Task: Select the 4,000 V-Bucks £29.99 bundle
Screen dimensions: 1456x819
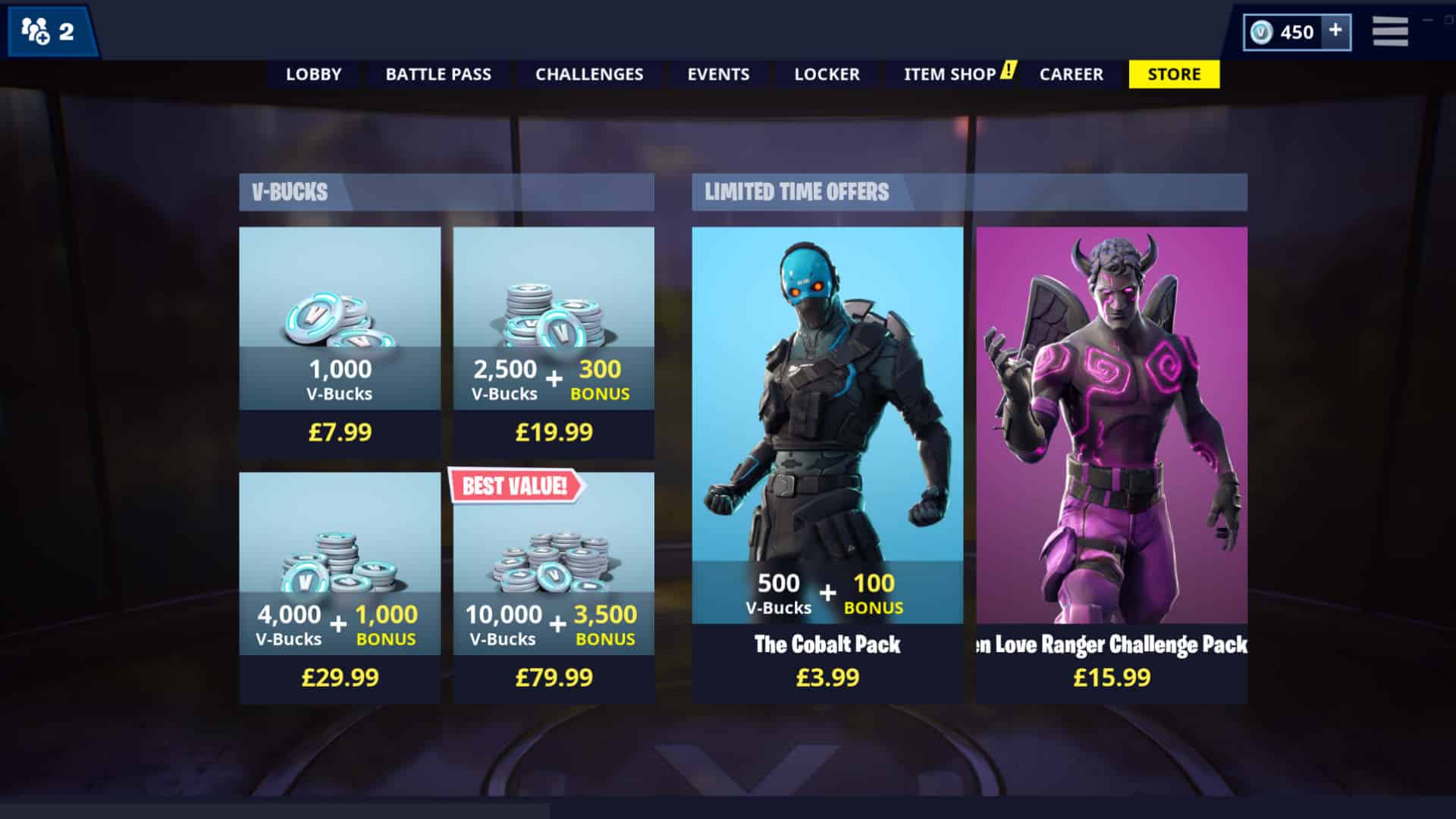Action: tap(340, 588)
